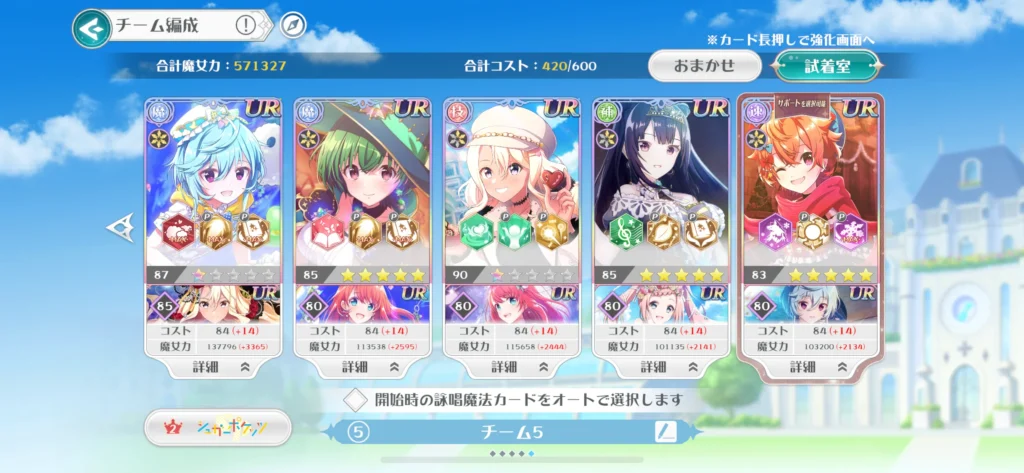This screenshot has height=473, width=1024.
Task: View 詳細 of the black-haired card
Action: pos(660,367)
